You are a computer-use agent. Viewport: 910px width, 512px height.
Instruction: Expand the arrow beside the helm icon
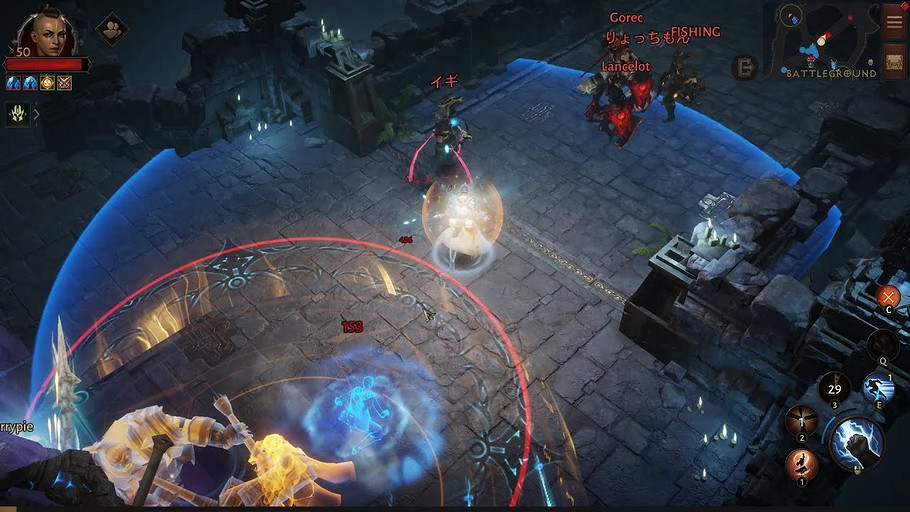37,114
